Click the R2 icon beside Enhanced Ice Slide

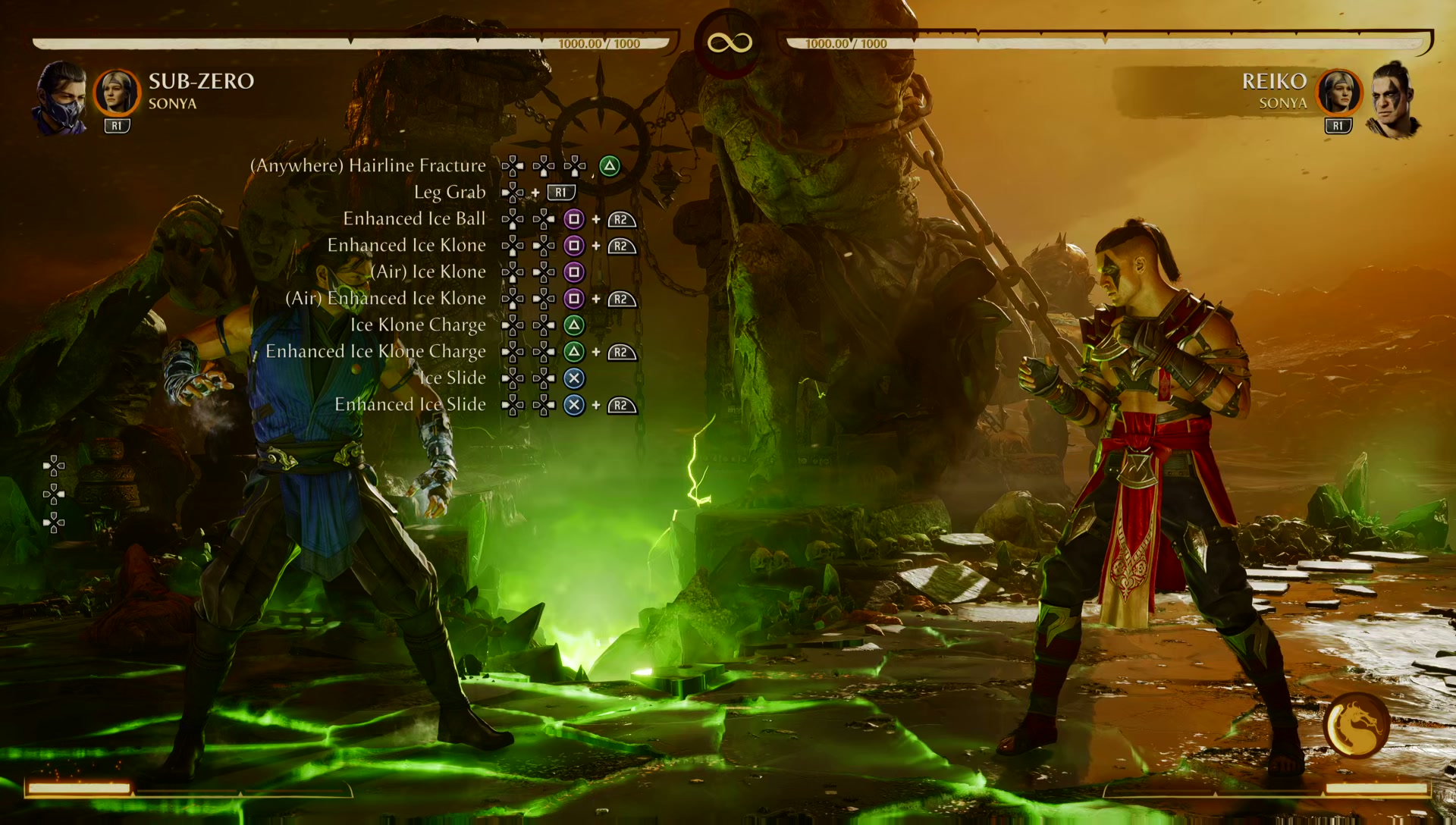click(x=620, y=406)
